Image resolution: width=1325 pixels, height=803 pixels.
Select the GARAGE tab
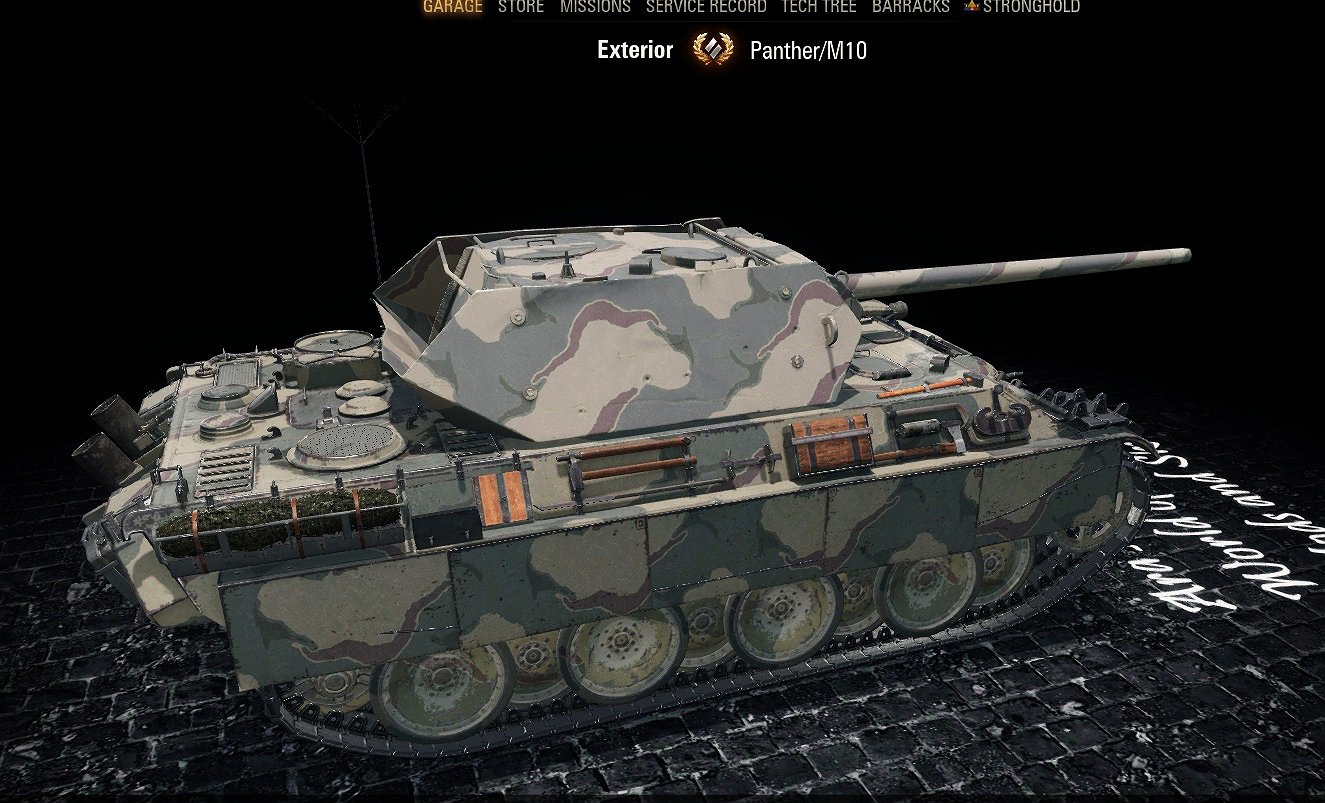(453, 7)
